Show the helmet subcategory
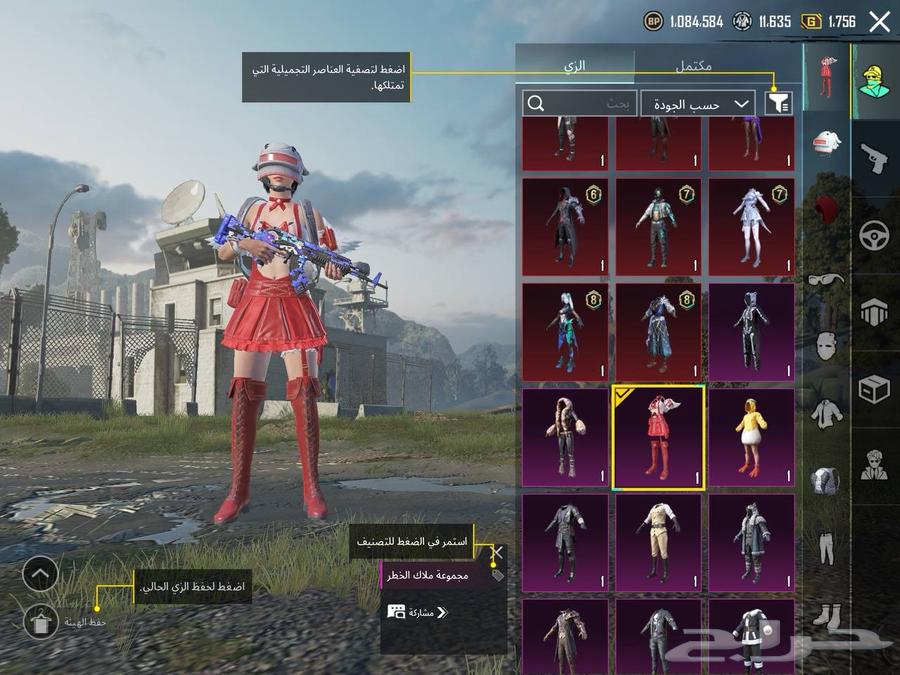Screen dimensions: 900x675 pos(826,145)
